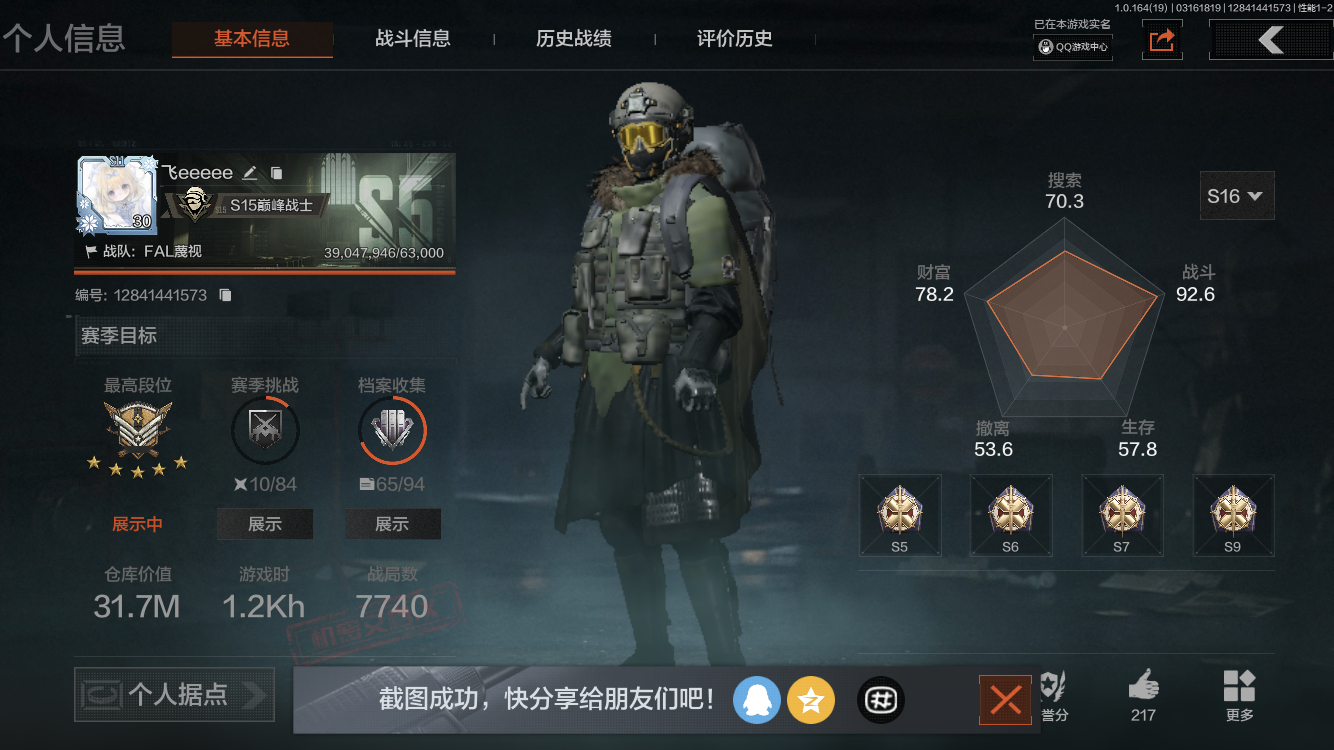The width and height of the screenshot is (1334, 750).
Task: Toggle the 展示 display for 档案收集
Action: coord(393,523)
